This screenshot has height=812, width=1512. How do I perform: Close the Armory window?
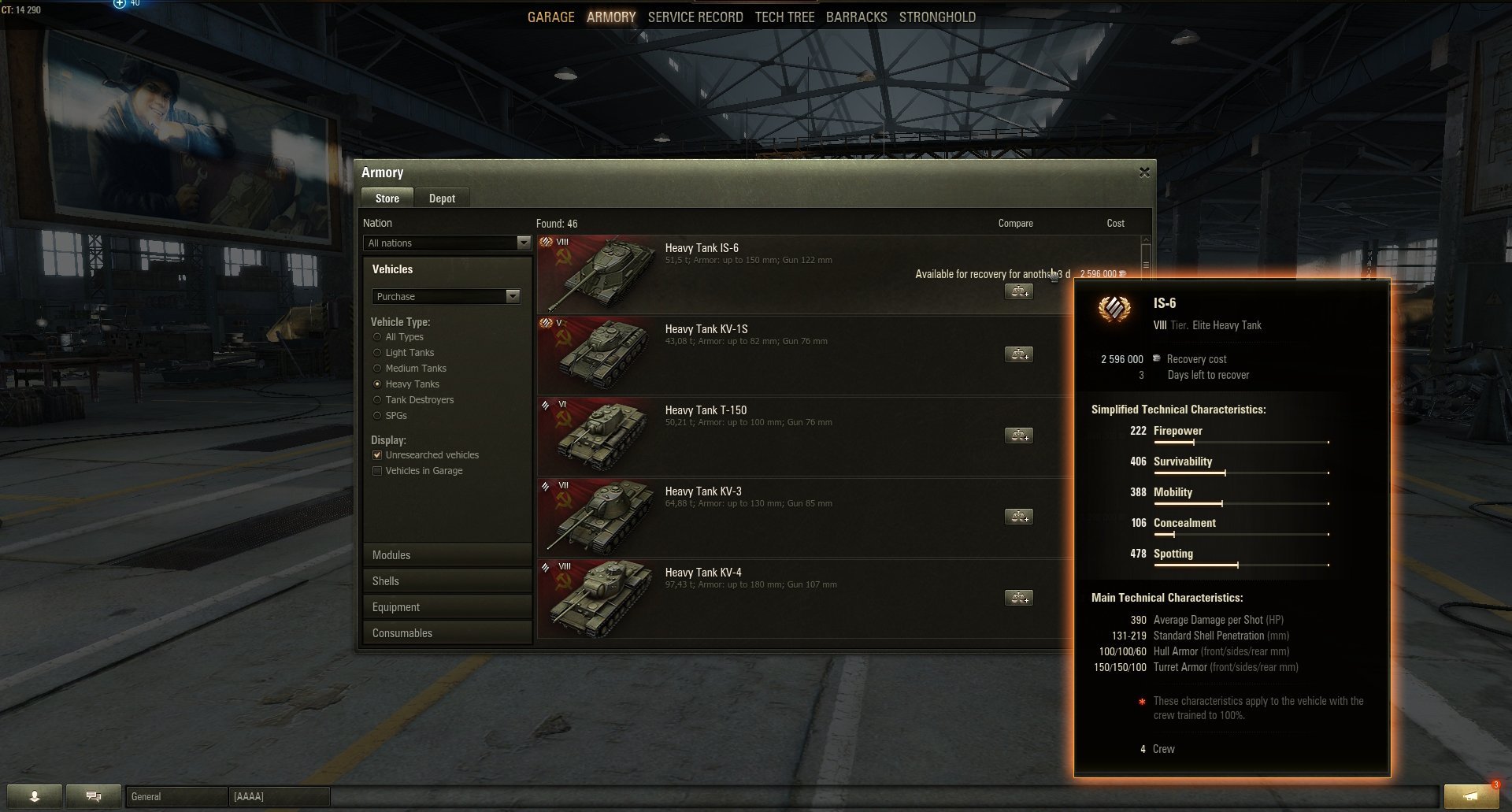pyautogui.click(x=1144, y=172)
